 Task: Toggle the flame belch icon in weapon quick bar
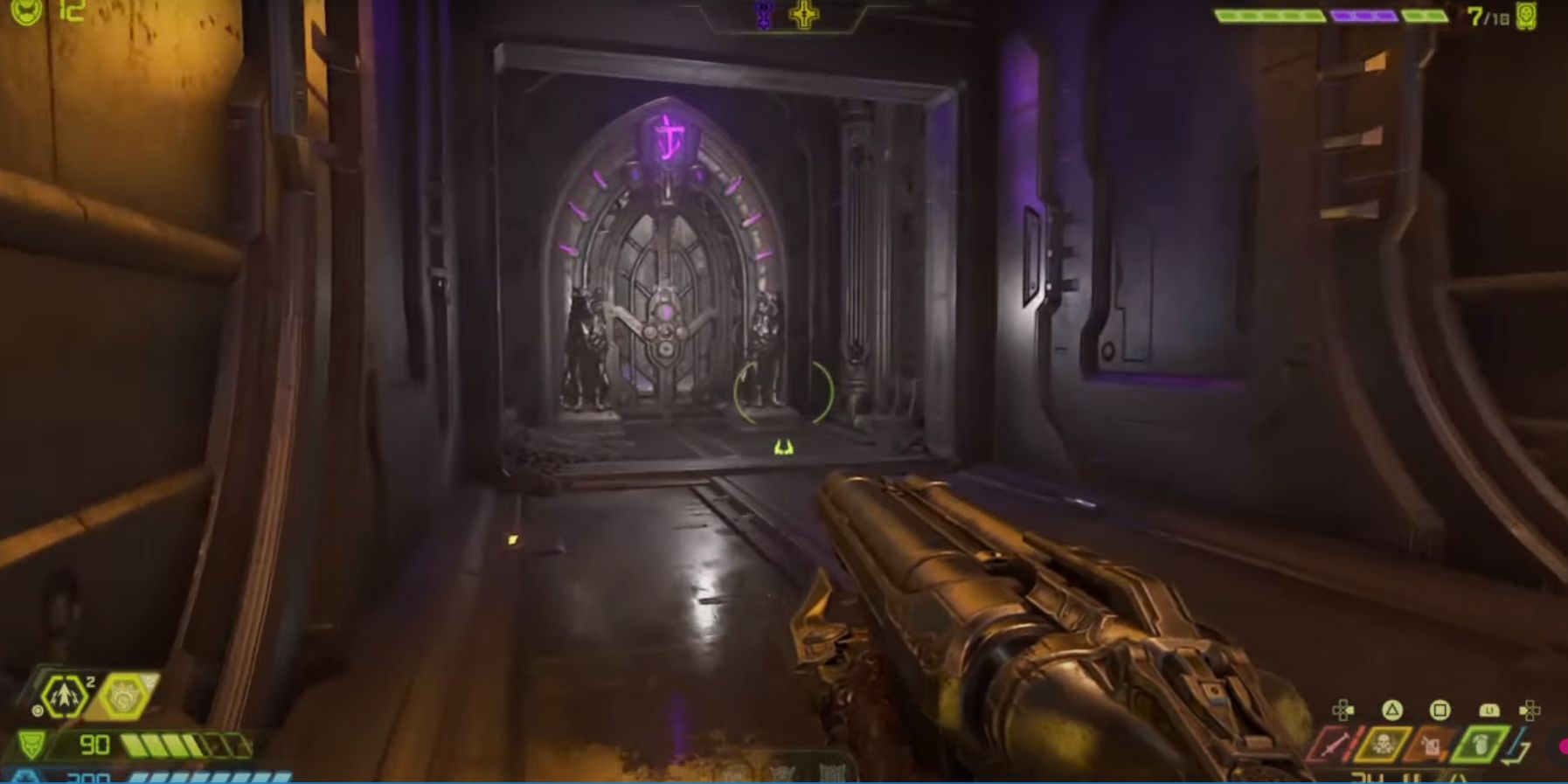[1431, 744]
